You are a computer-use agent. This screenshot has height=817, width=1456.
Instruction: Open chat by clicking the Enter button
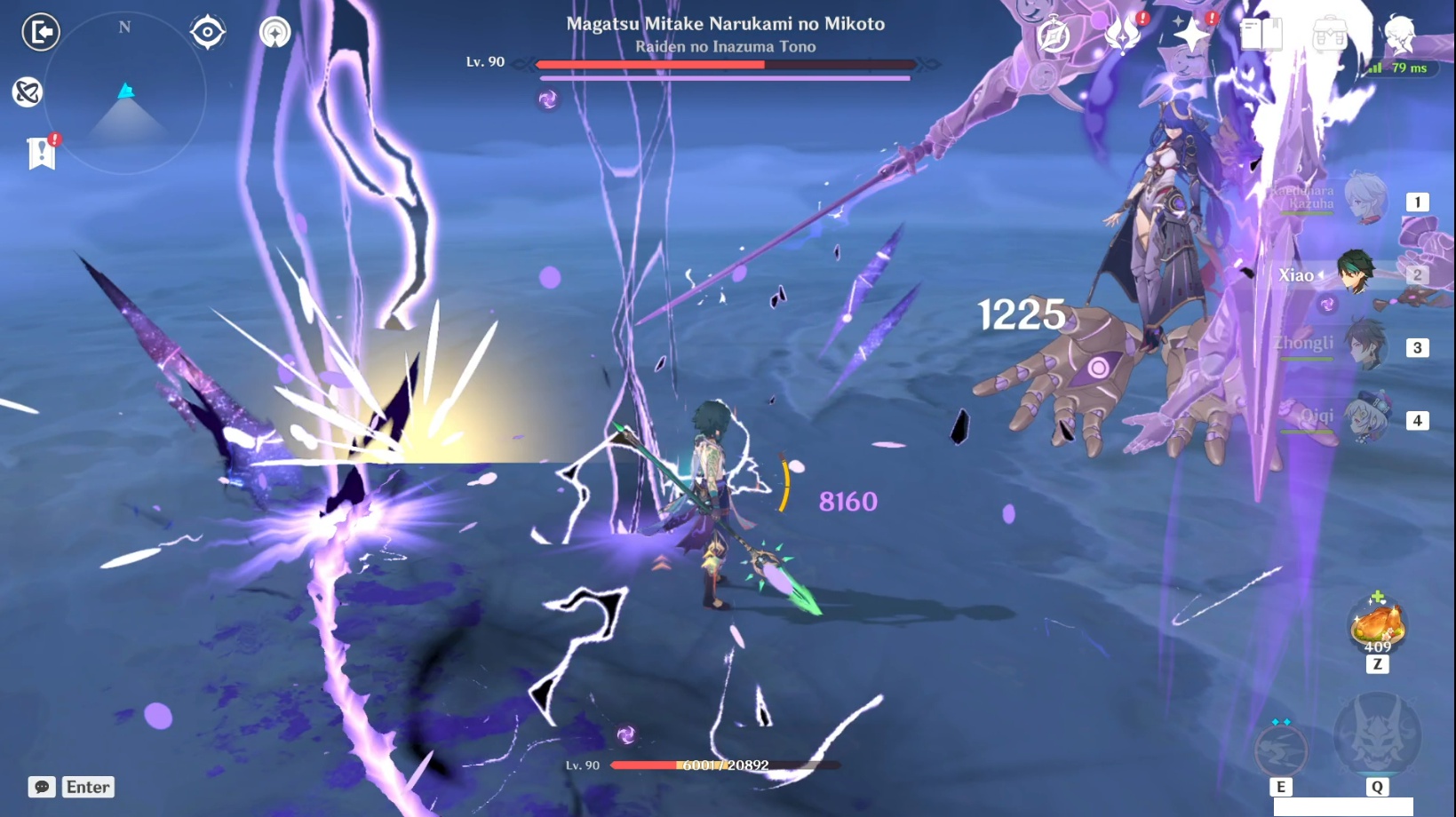click(x=87, y=787)
